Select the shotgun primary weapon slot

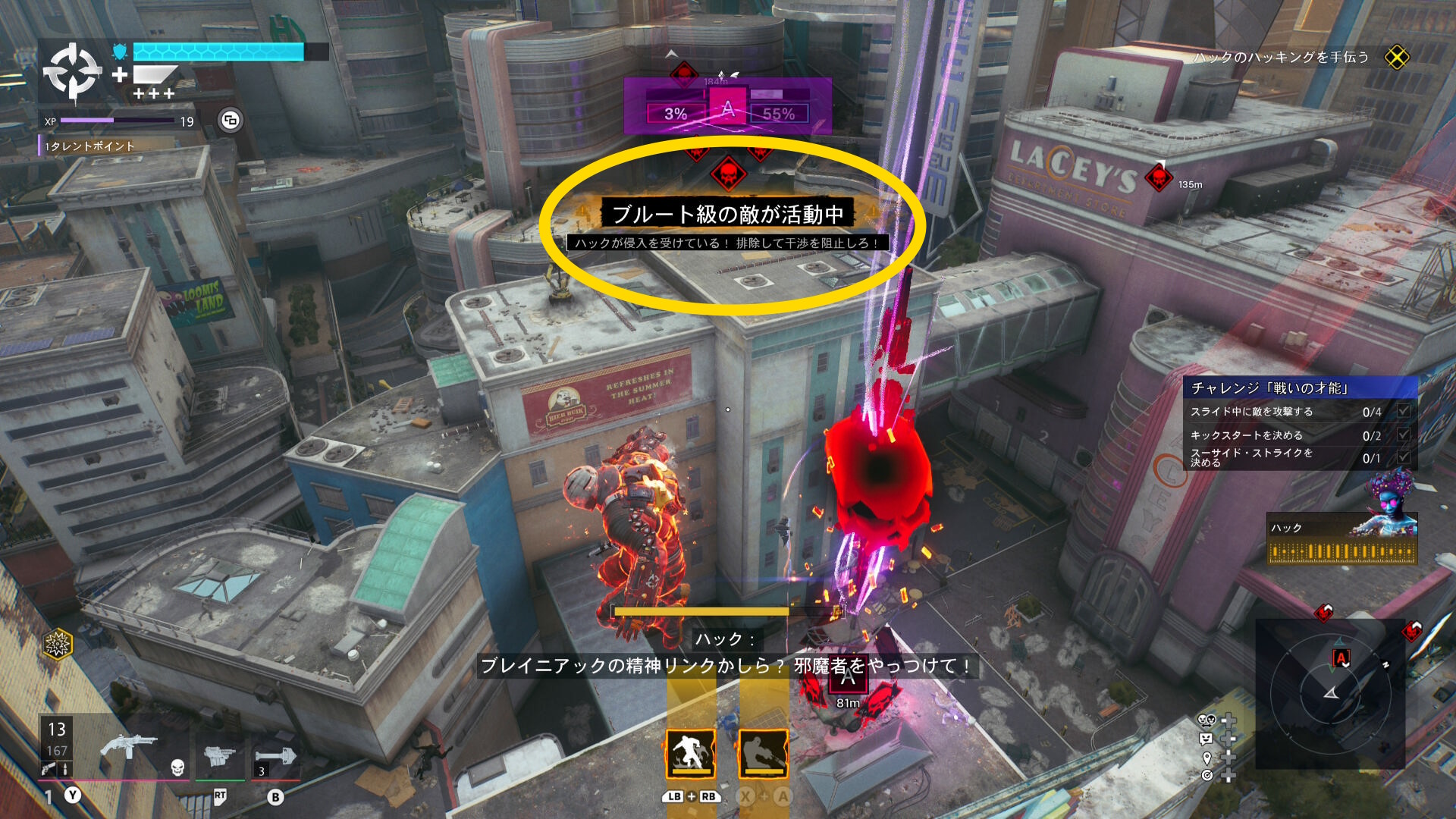(129, 747)
